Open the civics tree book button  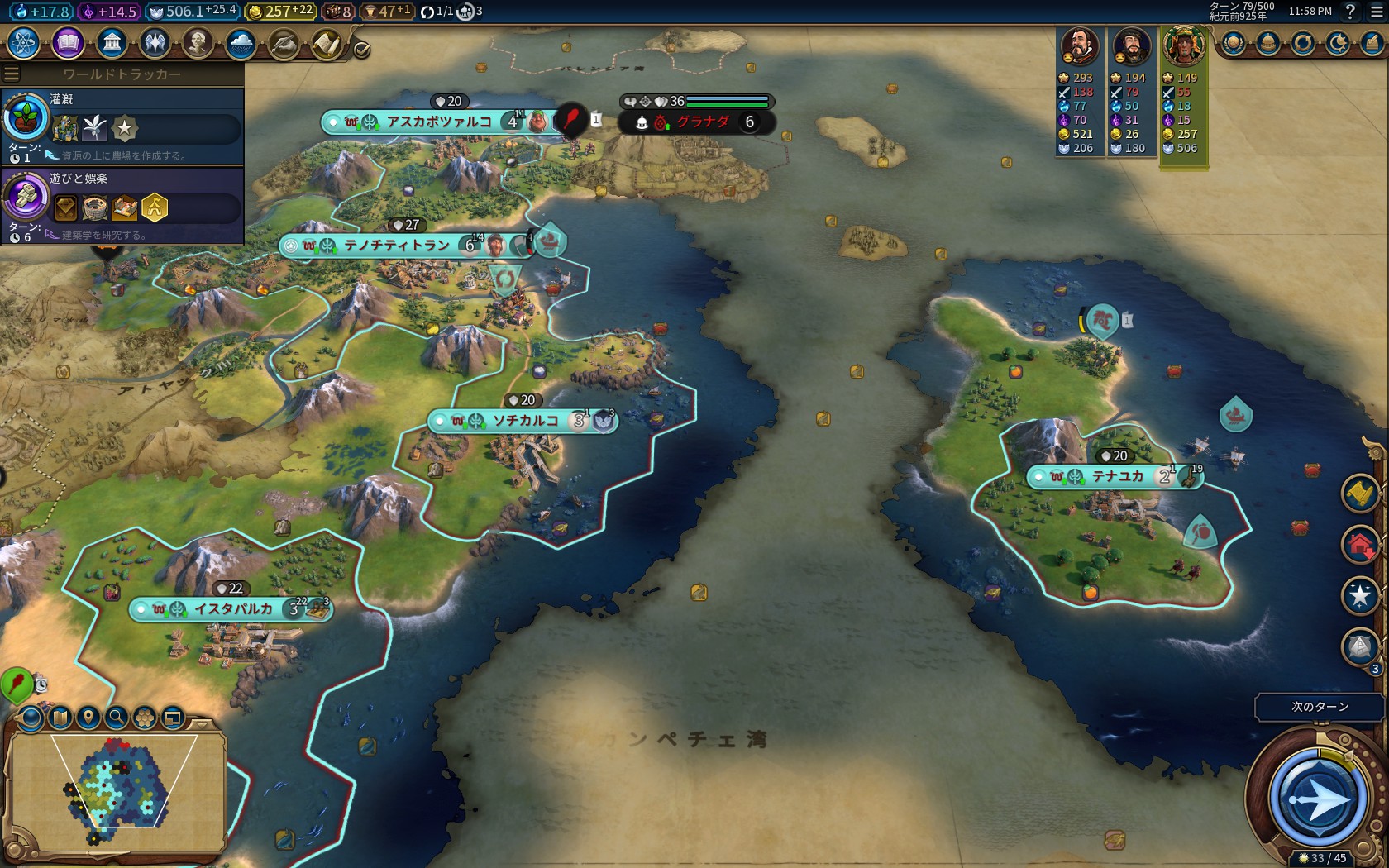68,42
